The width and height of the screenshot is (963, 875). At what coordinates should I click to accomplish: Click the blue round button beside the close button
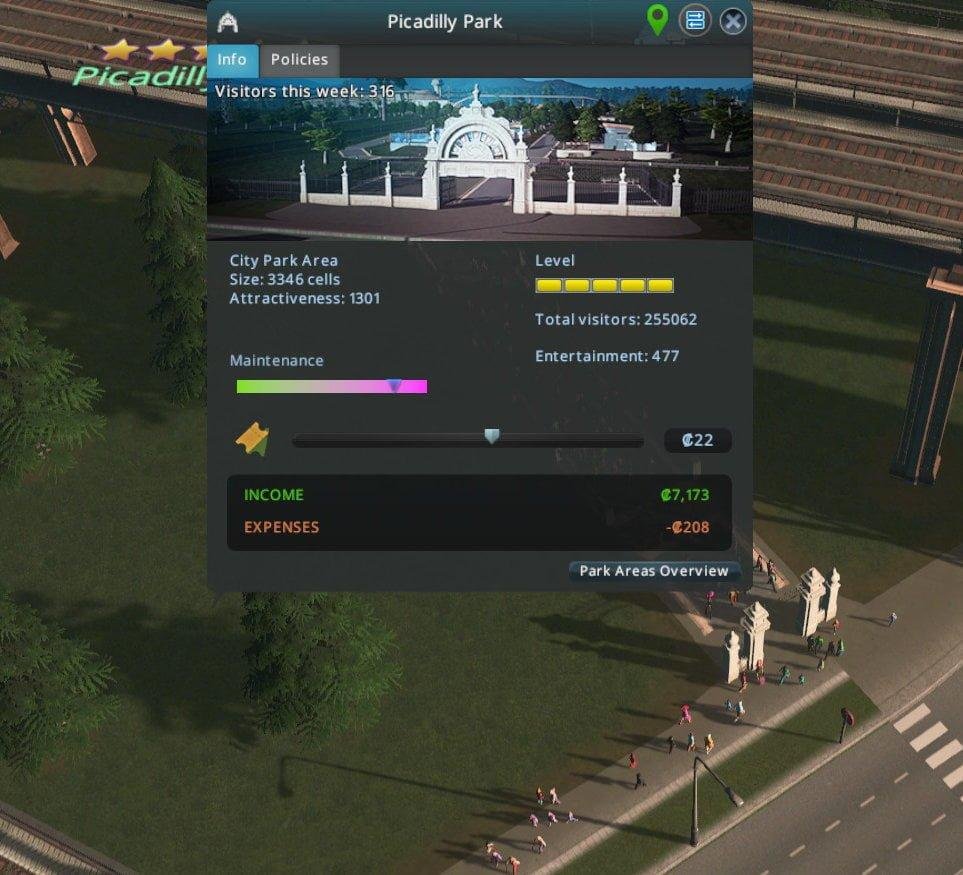coord(695,21)
